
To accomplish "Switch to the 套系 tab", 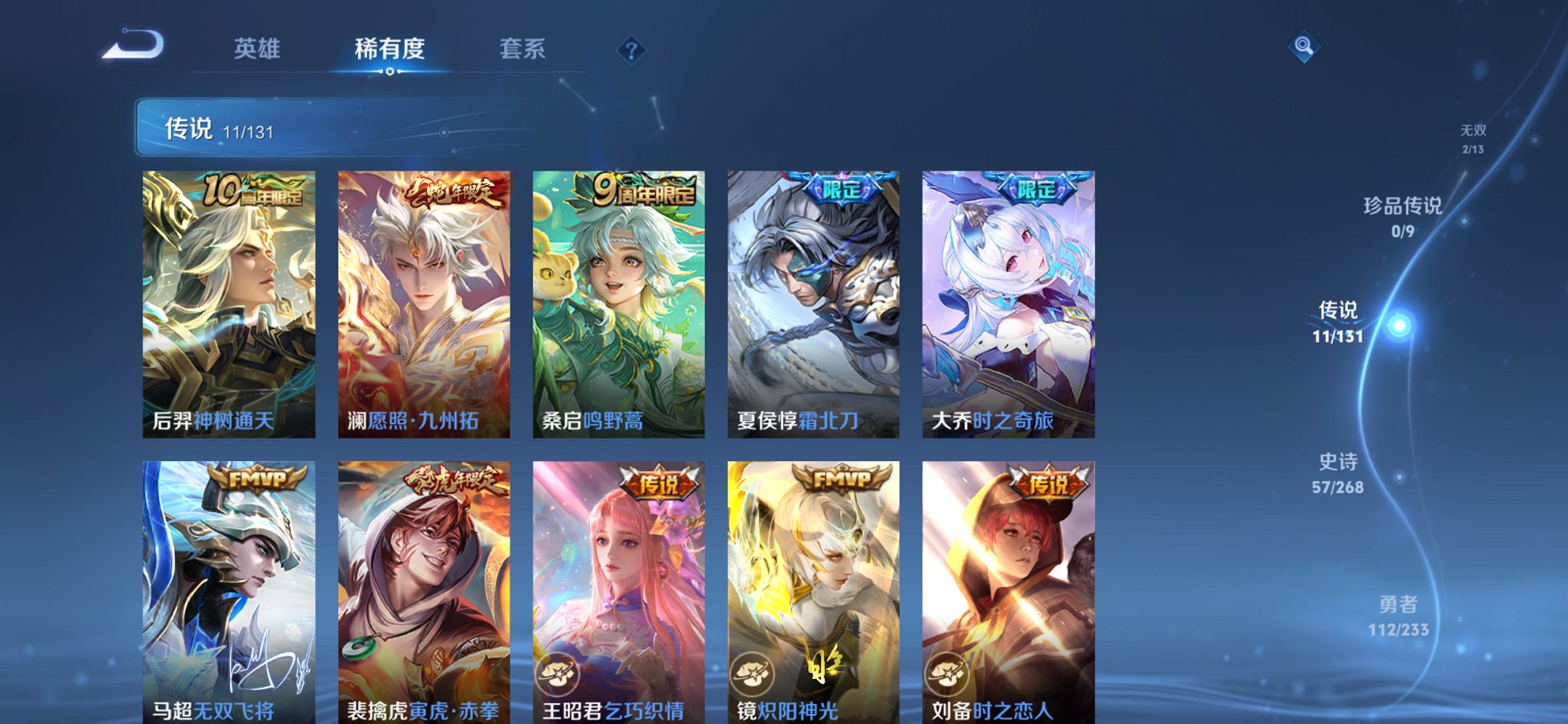I will 523,50.
